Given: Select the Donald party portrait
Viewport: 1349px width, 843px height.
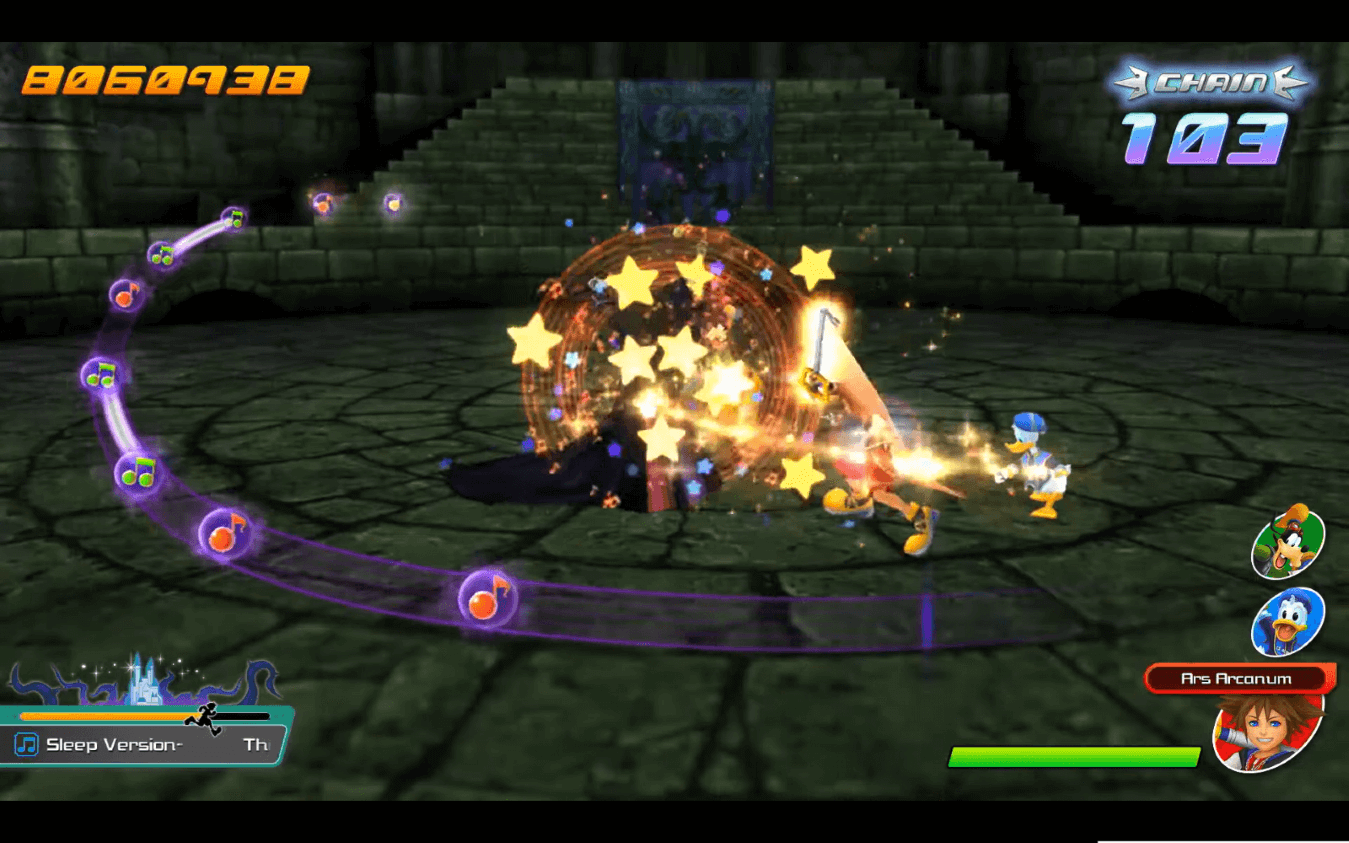Looking at the screenshot, I should pyautogui.click(x=1288, y=621).
